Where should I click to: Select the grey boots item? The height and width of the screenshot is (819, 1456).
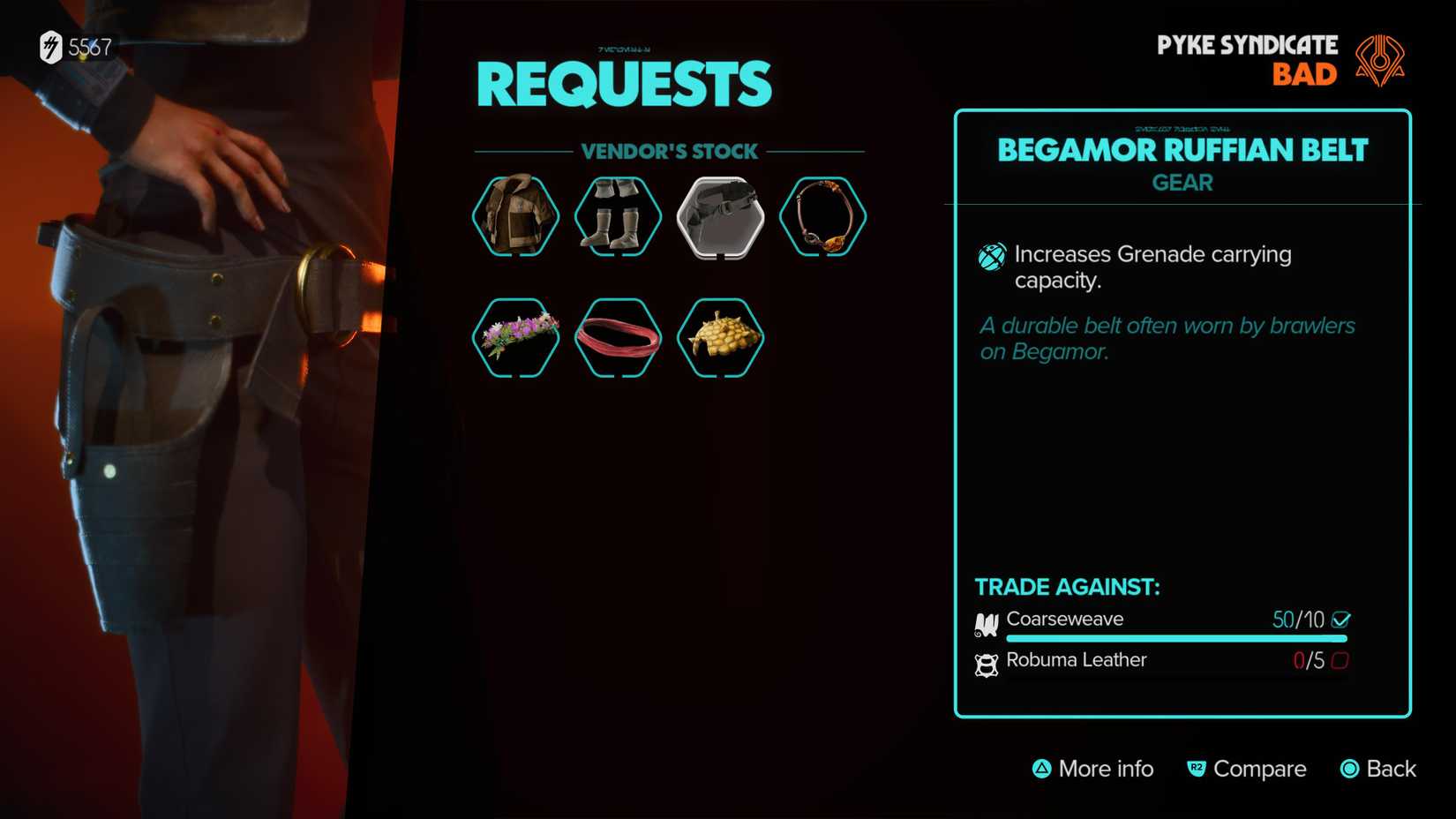point(618,216)
